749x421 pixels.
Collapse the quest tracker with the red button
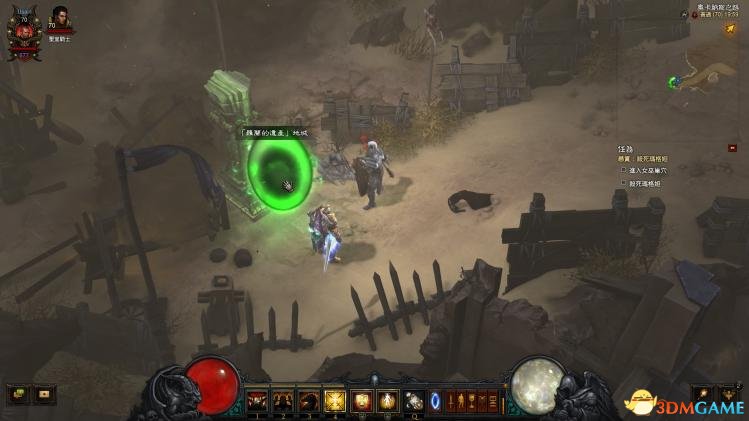coord(732,148)
